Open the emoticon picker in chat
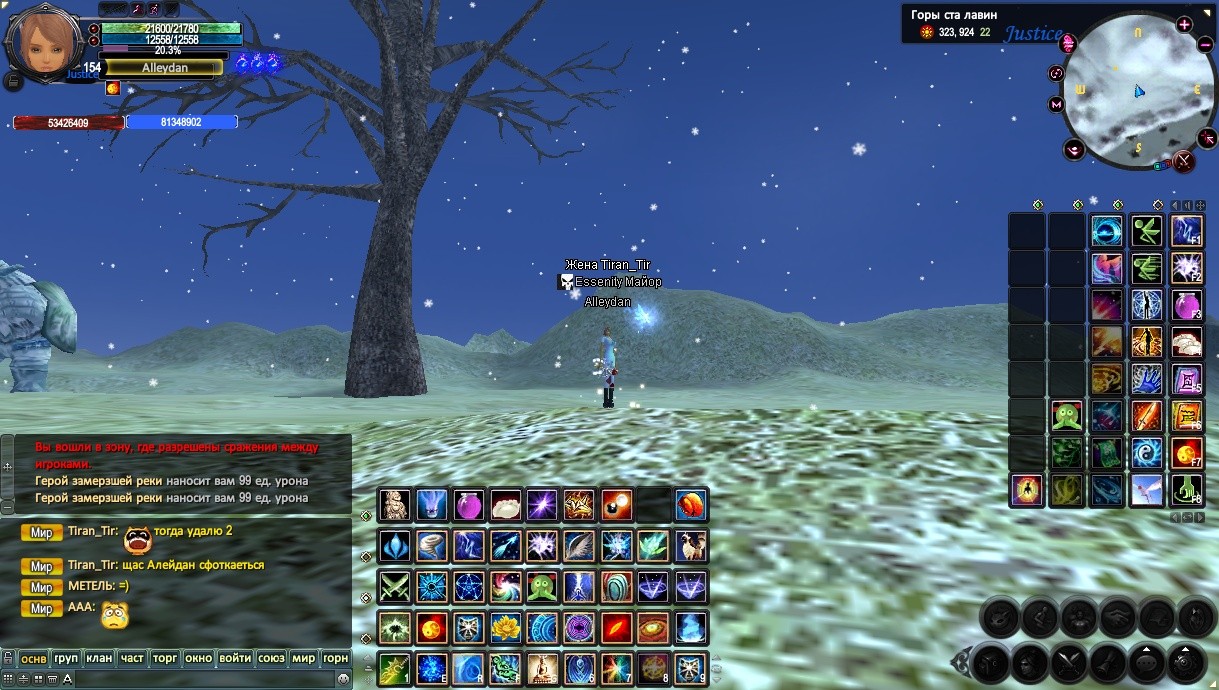 [x=343, y=679]
